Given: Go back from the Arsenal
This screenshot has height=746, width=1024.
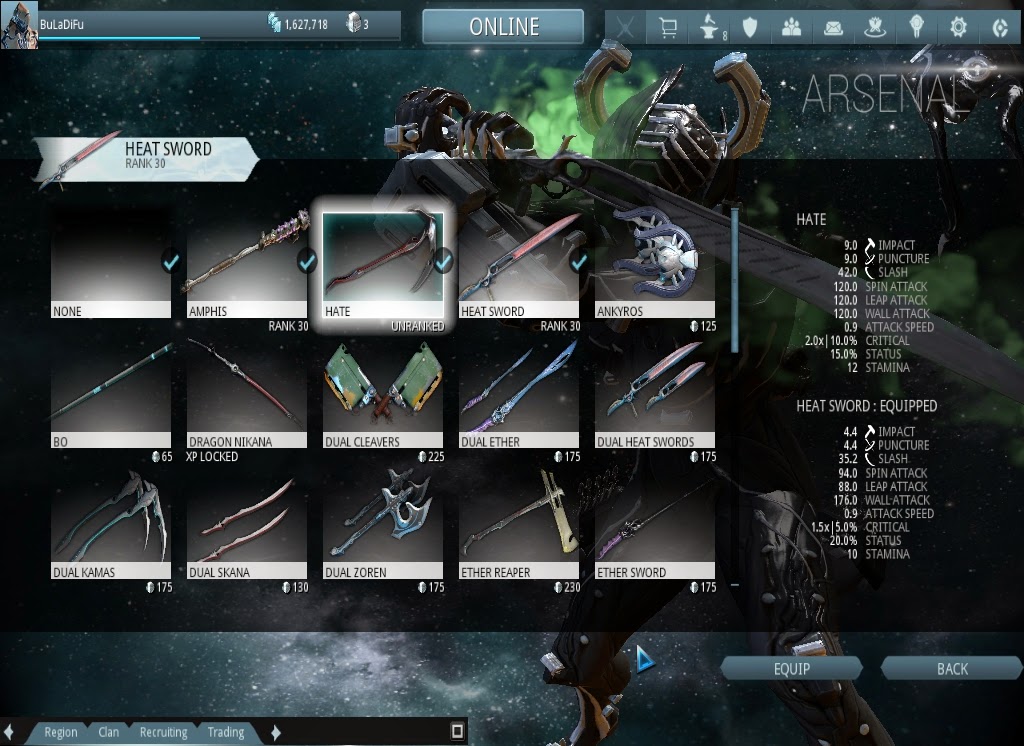Looking at the screenshot, I should (x=952, y=669).
